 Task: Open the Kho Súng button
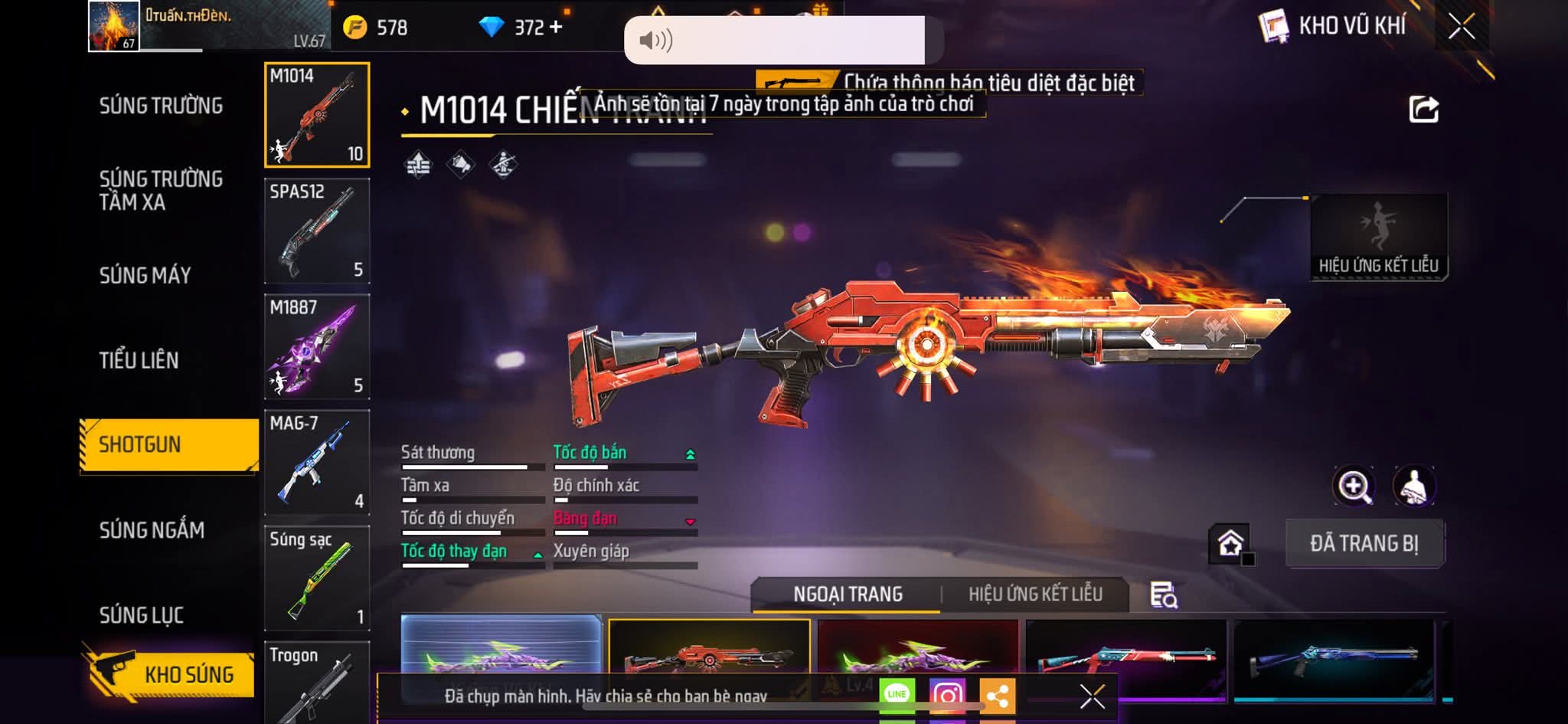pos(170,674)
